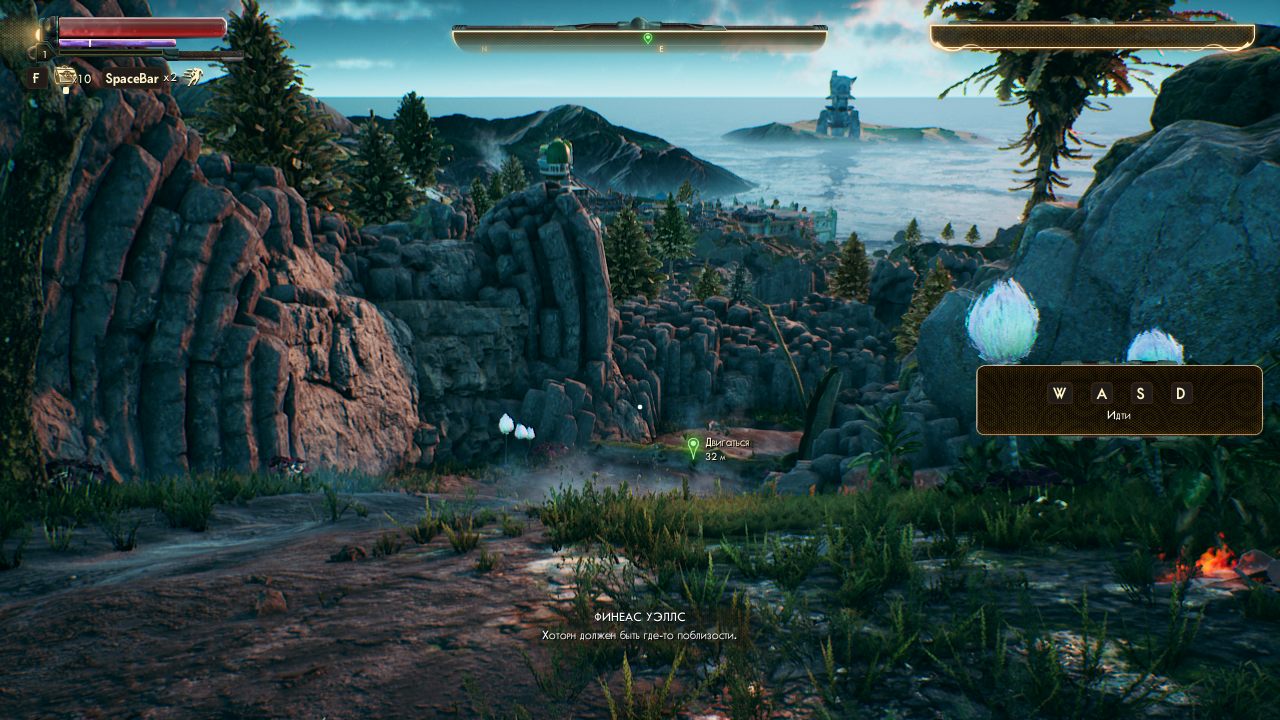Click the 'x10' medkit count label

click(84, 77)
